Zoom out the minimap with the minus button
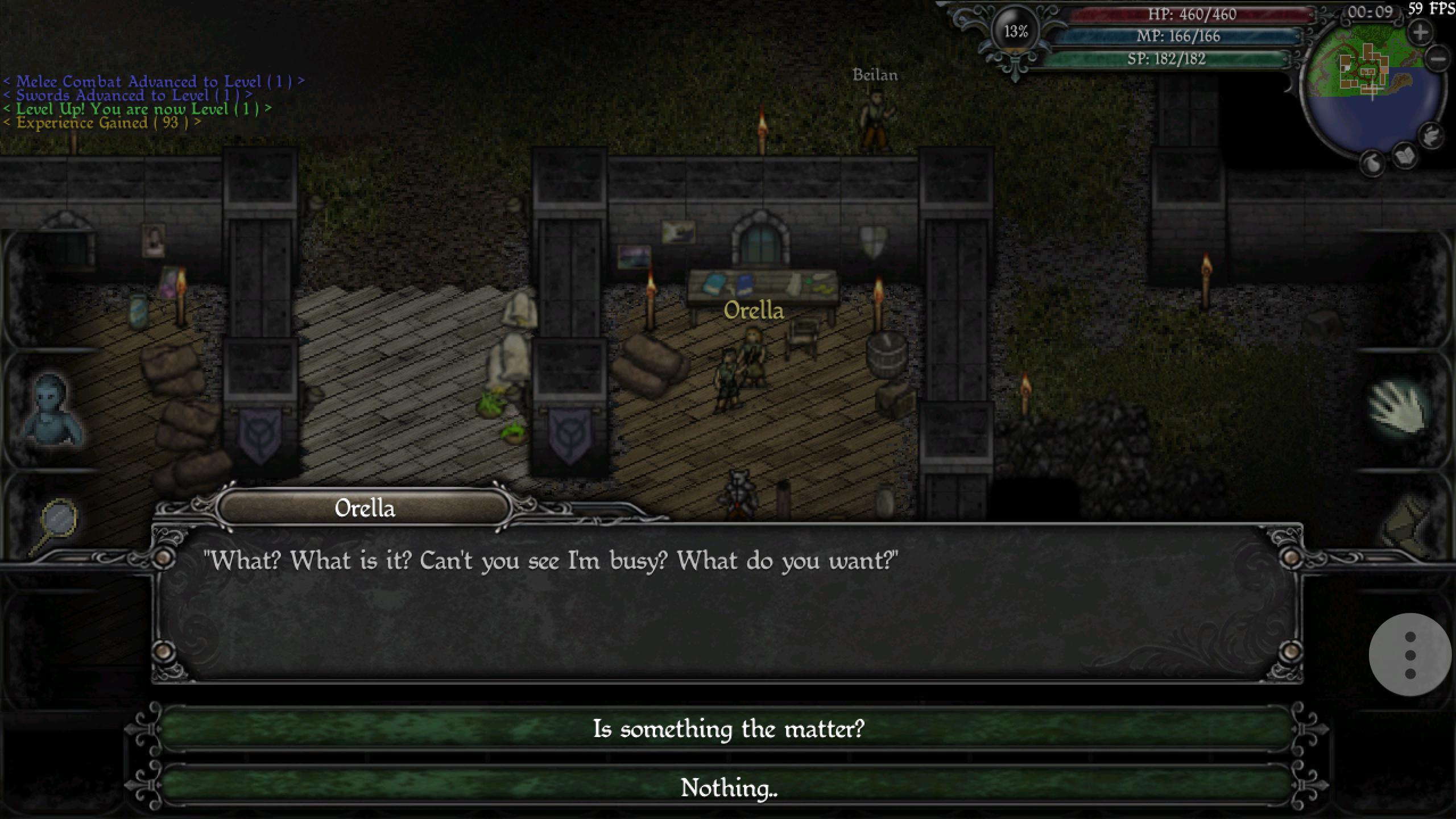 pyautogui.click(x=1438, y=59)
